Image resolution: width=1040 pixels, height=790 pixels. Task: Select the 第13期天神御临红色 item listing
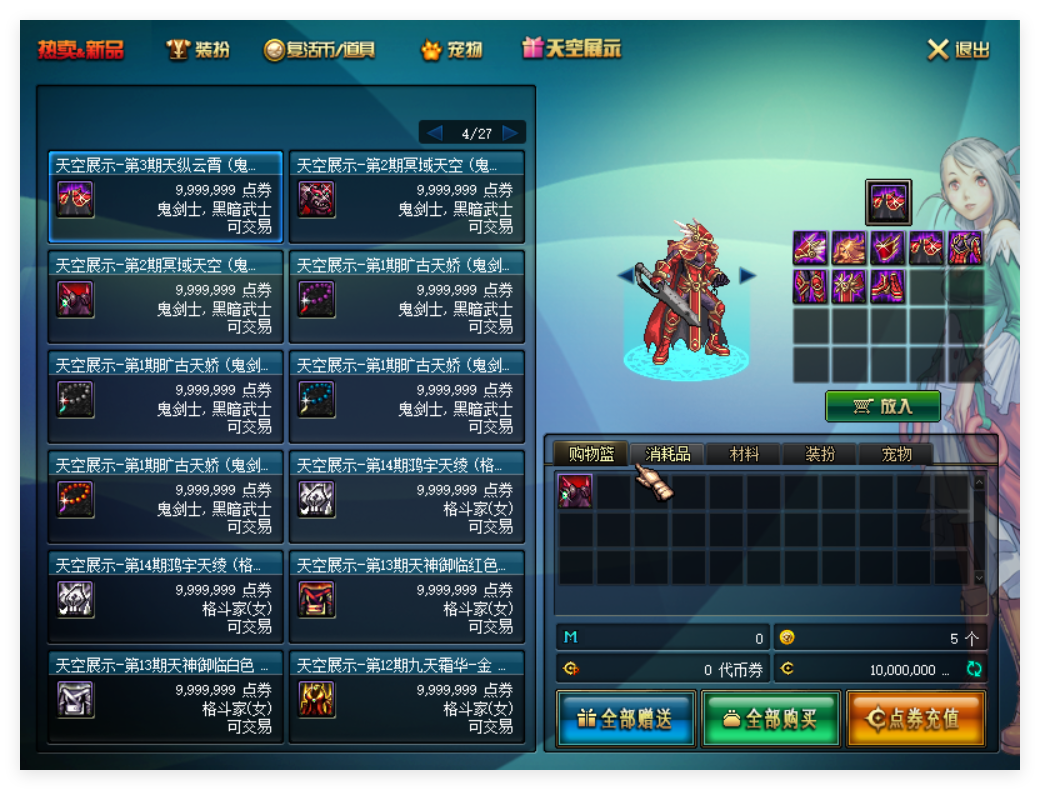pyautogui.click(x=406, y=597)
